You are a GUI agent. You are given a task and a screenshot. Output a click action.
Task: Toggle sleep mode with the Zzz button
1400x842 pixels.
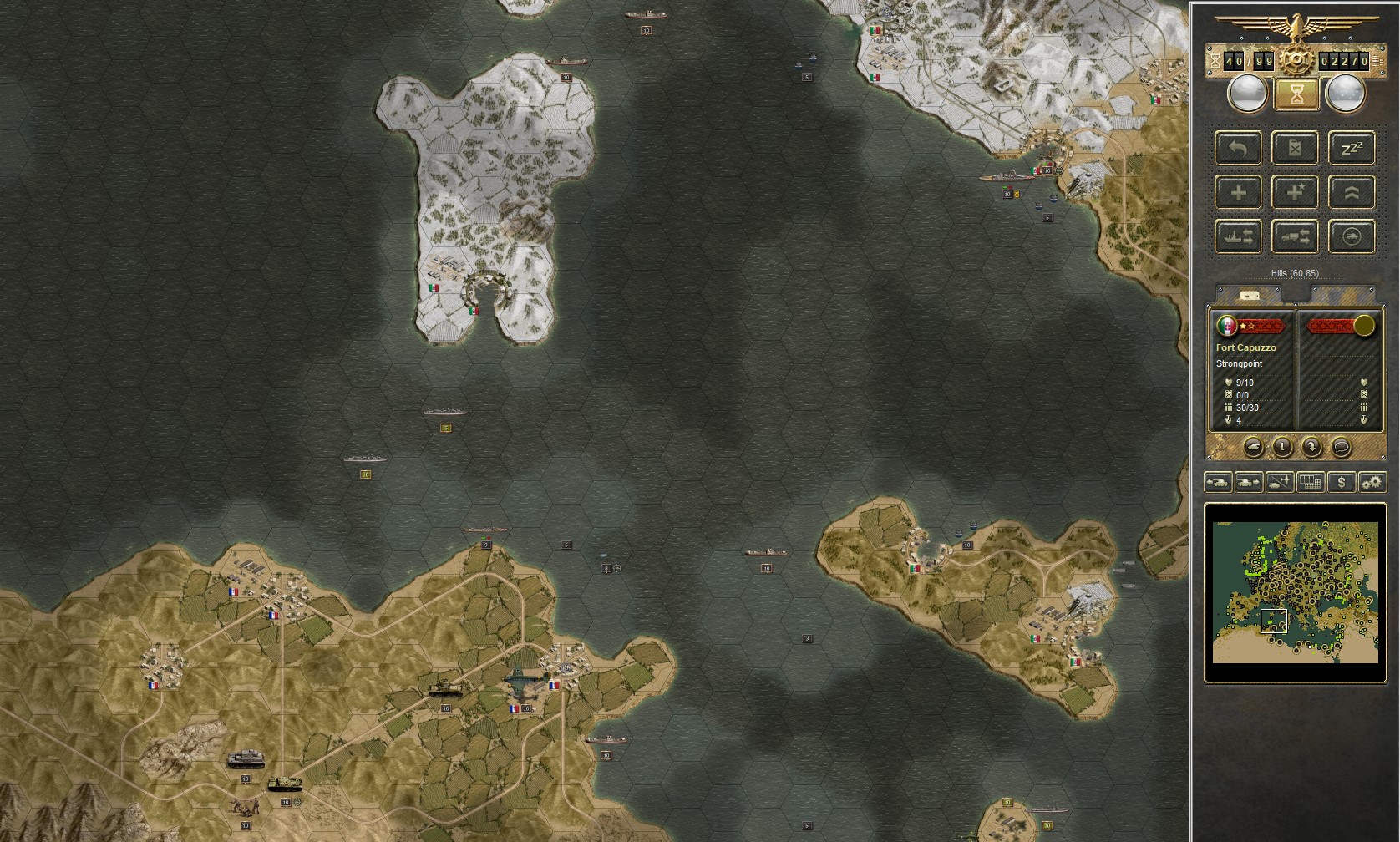click(1352, 149)
